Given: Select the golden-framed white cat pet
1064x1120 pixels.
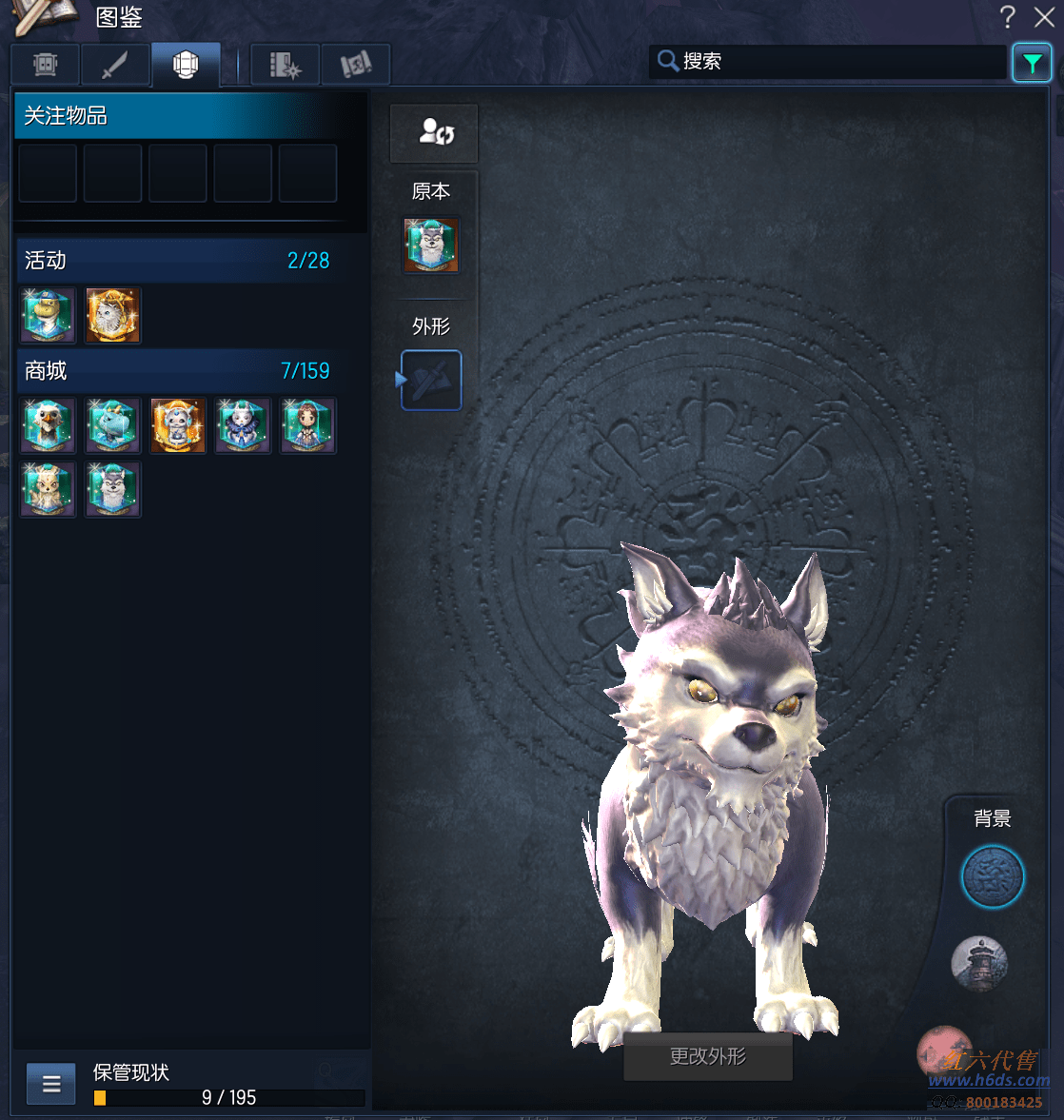Looking at the screenshot, I should point(113,315).
